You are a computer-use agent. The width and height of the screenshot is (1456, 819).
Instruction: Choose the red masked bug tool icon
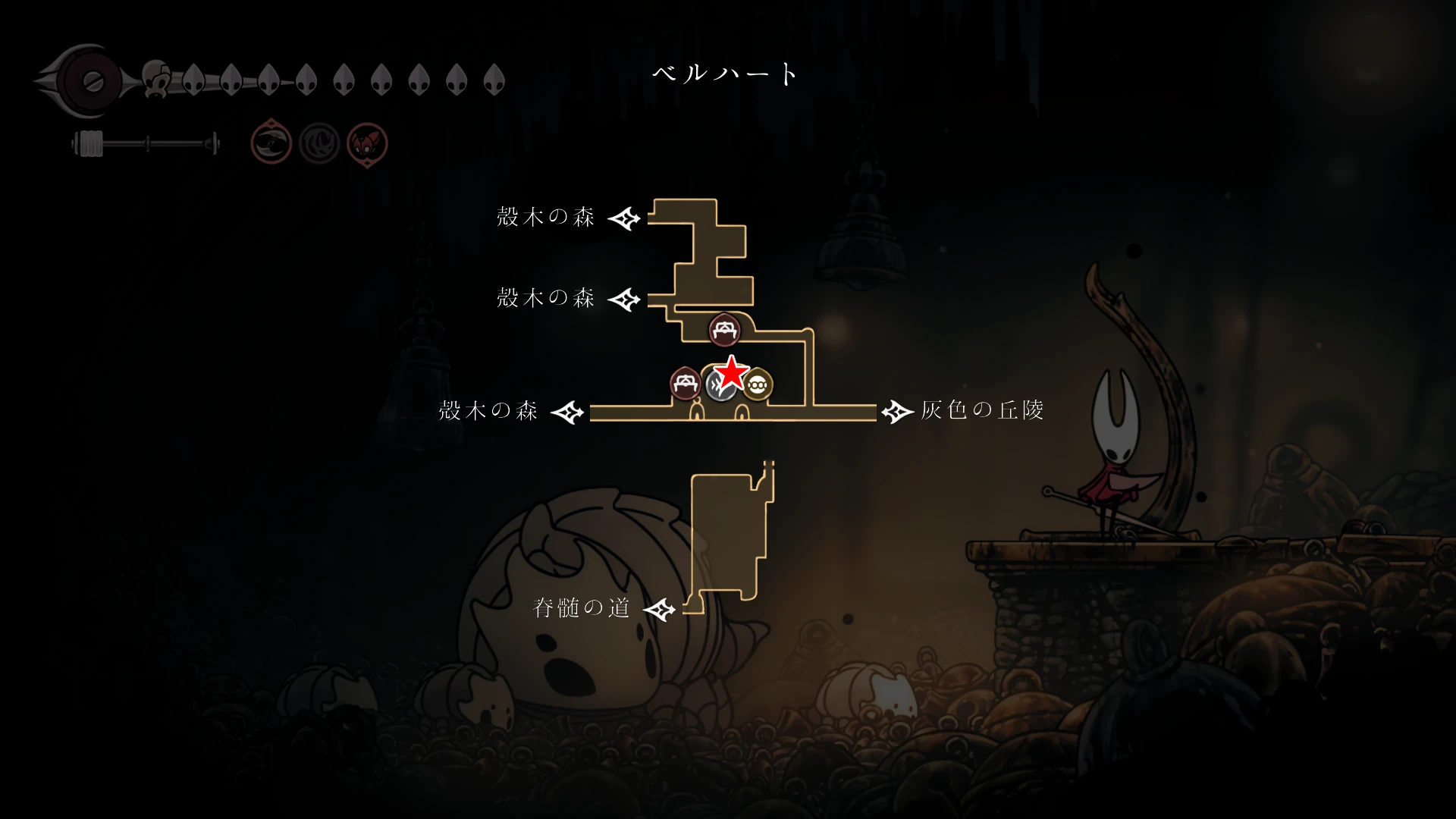point(367,143)
